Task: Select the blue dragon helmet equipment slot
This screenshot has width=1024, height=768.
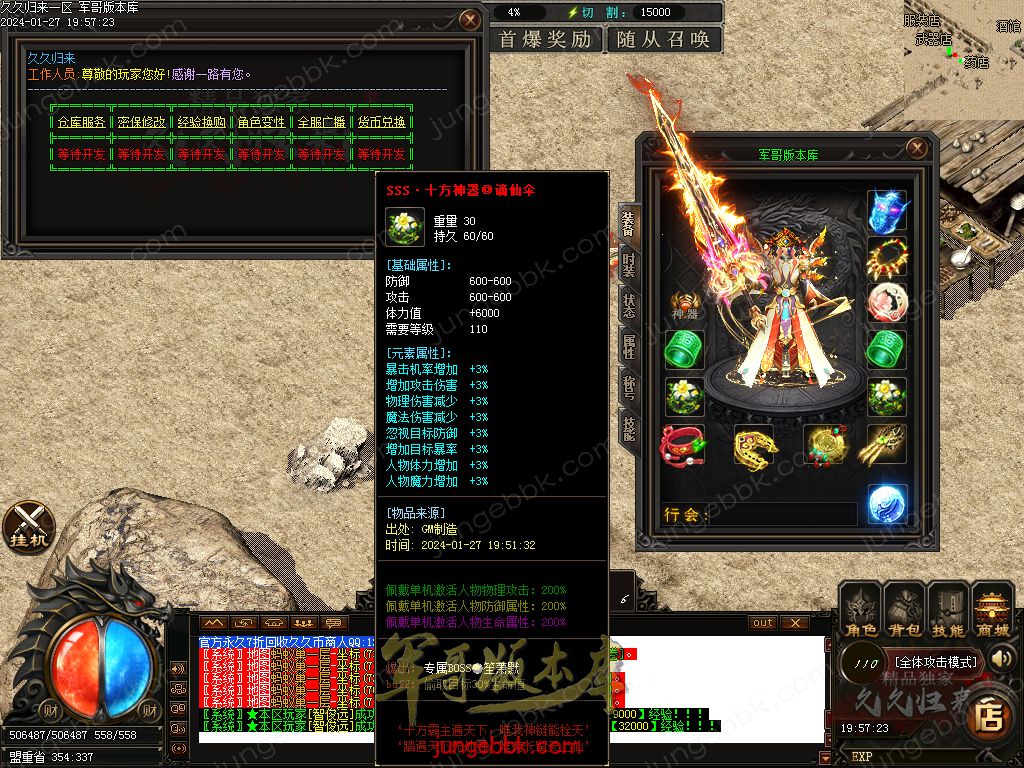Action: pos(886,211)
